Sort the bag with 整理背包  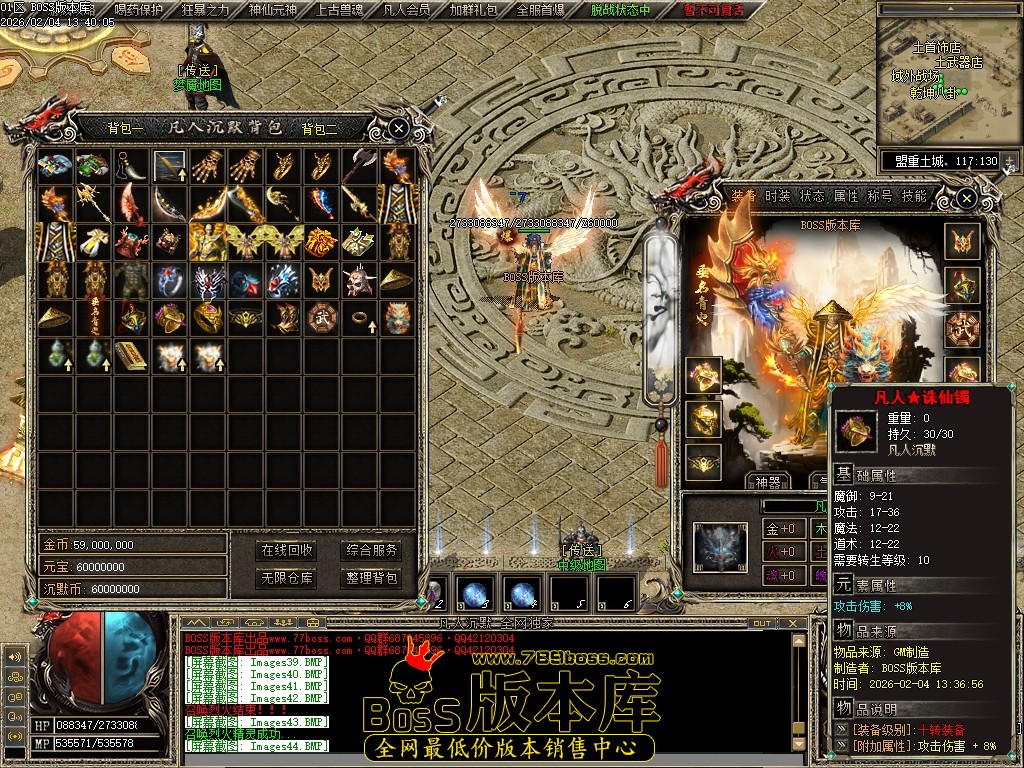[371, 578]
